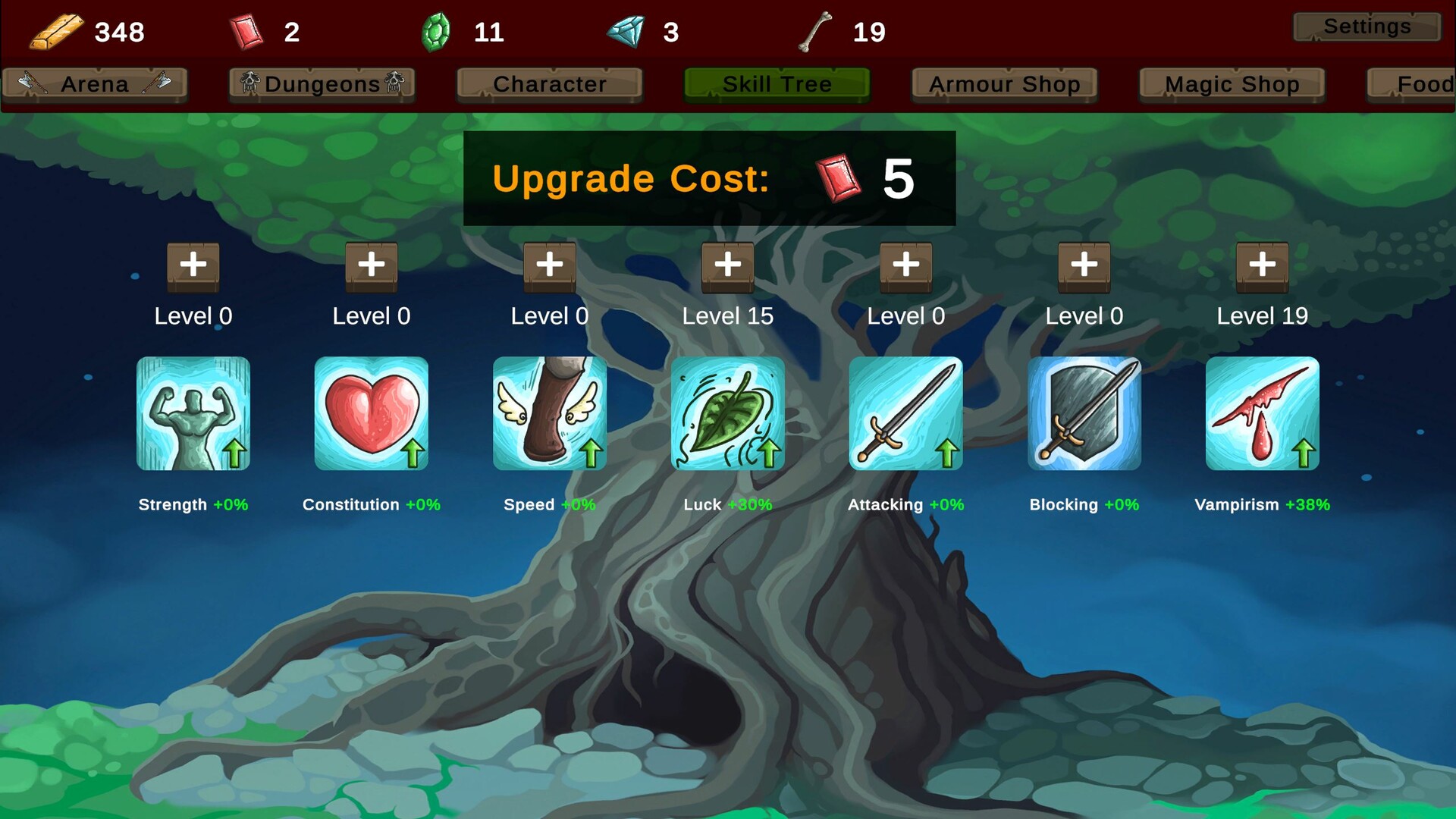Viewport: 1456px width, 819px height.
Task: Click the green emerald currency icon
Action: tap(436, 30)
